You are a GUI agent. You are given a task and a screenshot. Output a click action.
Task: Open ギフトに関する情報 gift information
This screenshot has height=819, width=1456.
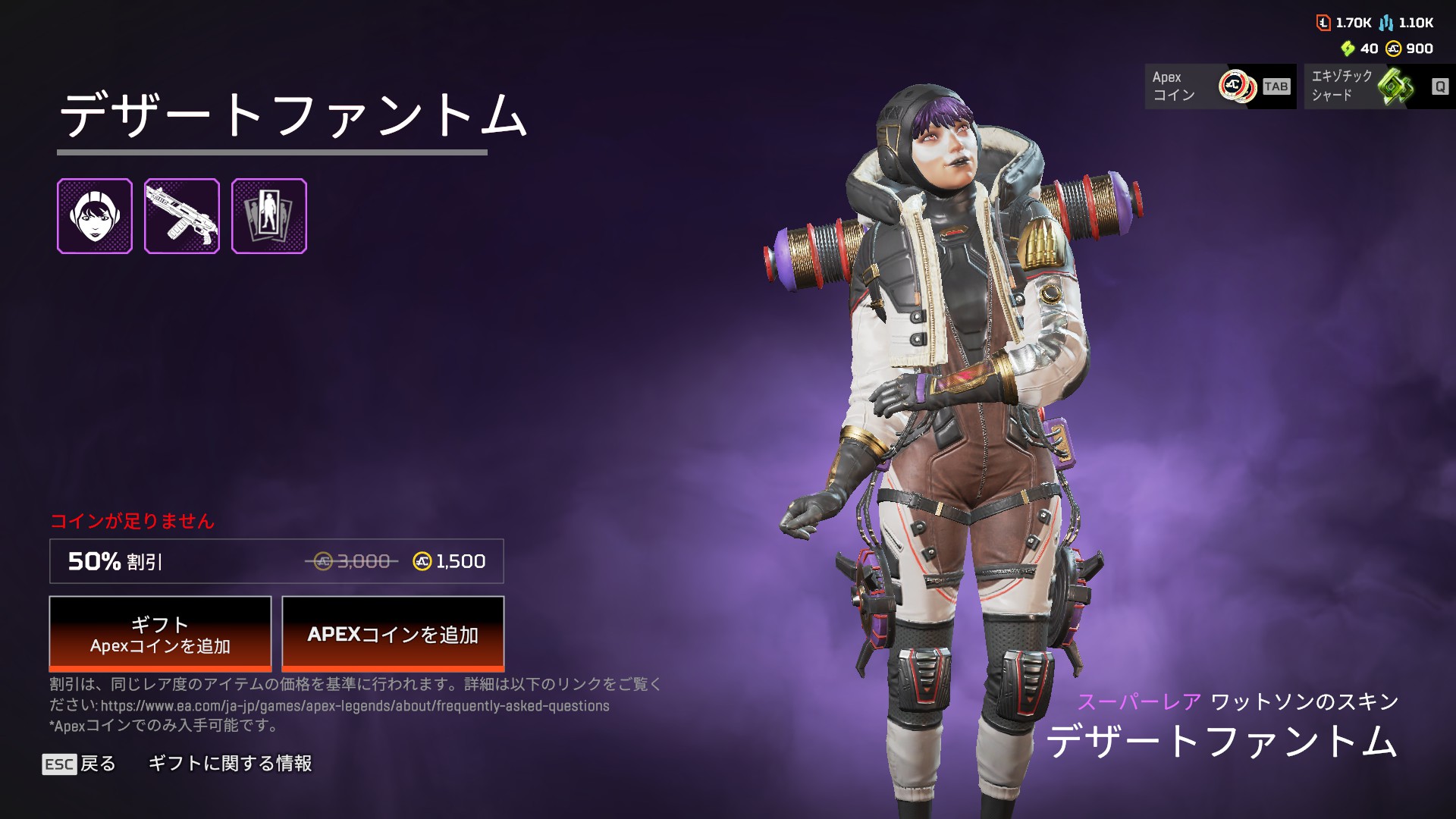pyautogui.click(x=230, y=764)
